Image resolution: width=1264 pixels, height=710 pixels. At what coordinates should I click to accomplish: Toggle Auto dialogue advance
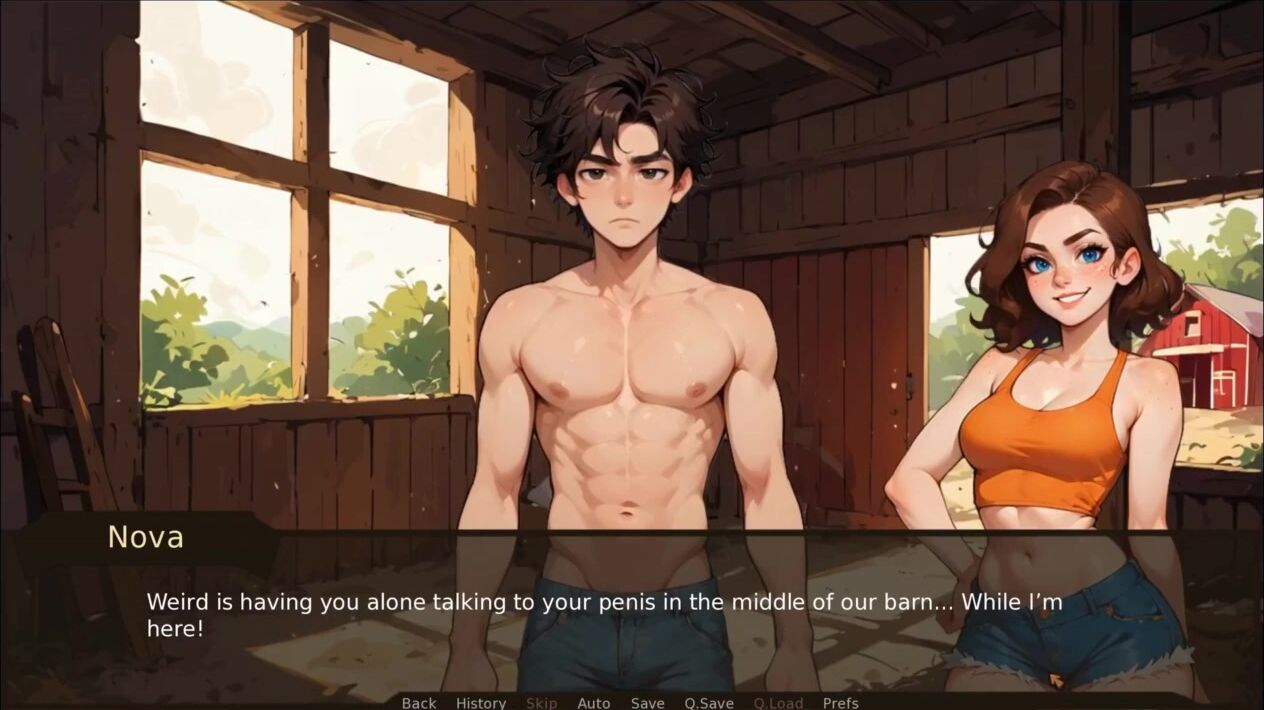click(x=594, y=702)
